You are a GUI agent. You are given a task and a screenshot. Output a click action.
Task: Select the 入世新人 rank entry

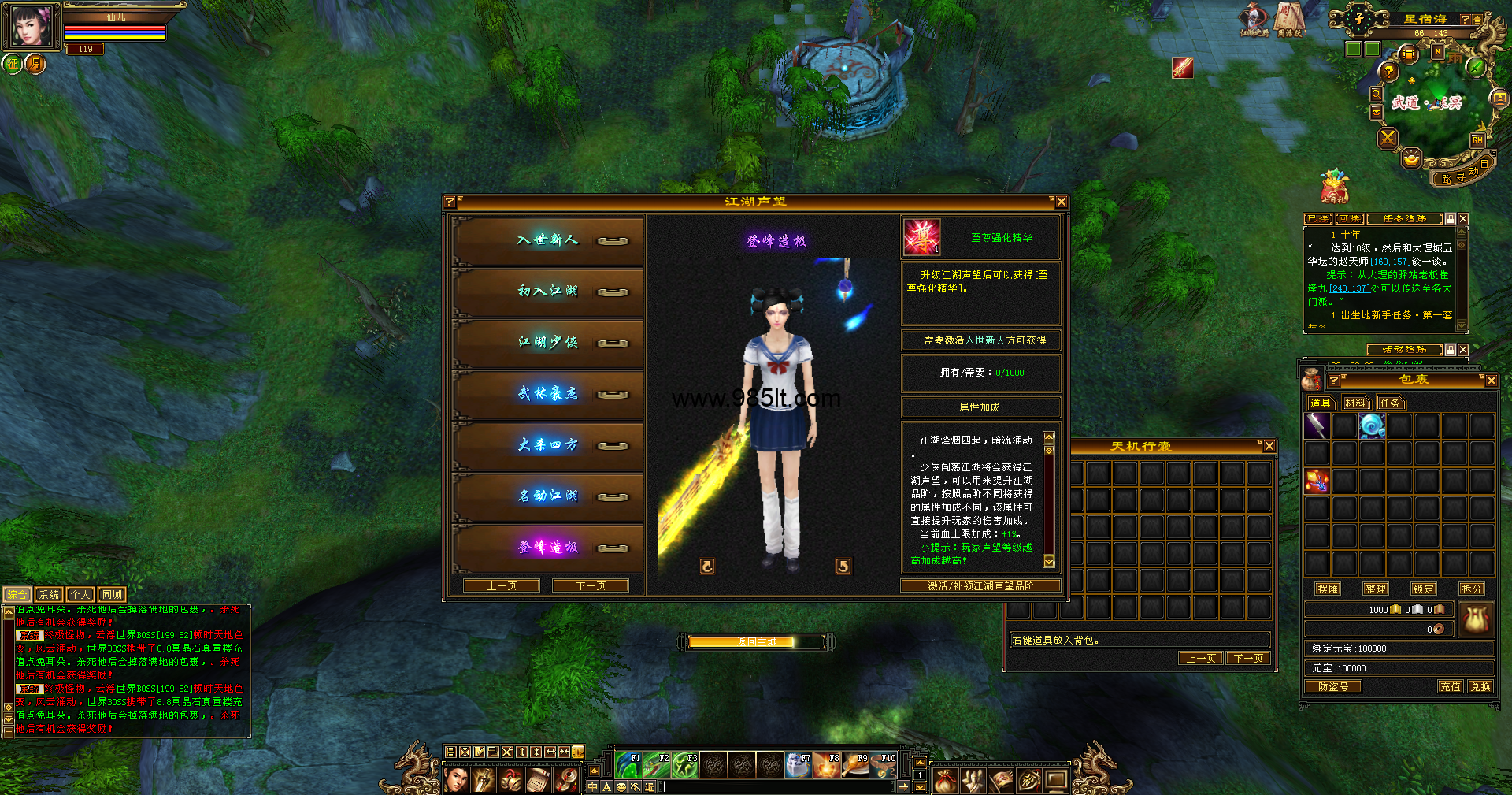tap(548, 240)
